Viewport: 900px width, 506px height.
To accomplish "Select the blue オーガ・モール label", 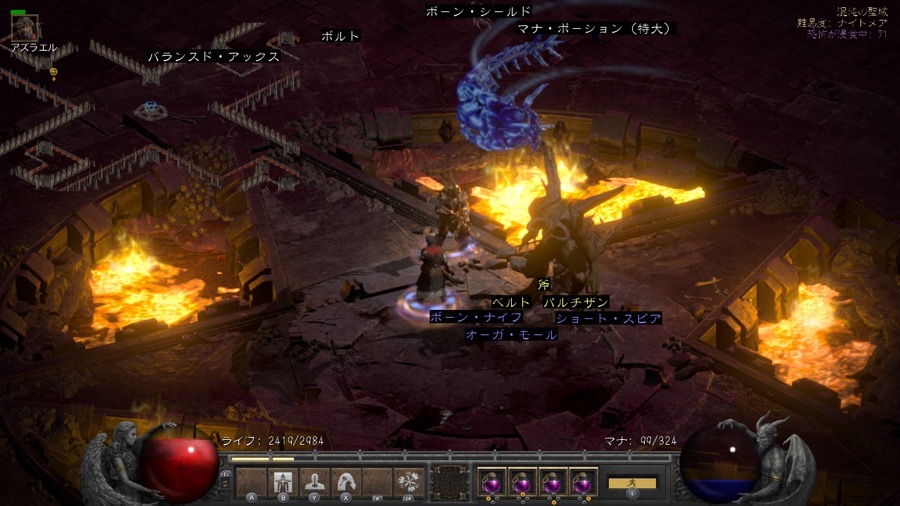I will click(511, 335).
